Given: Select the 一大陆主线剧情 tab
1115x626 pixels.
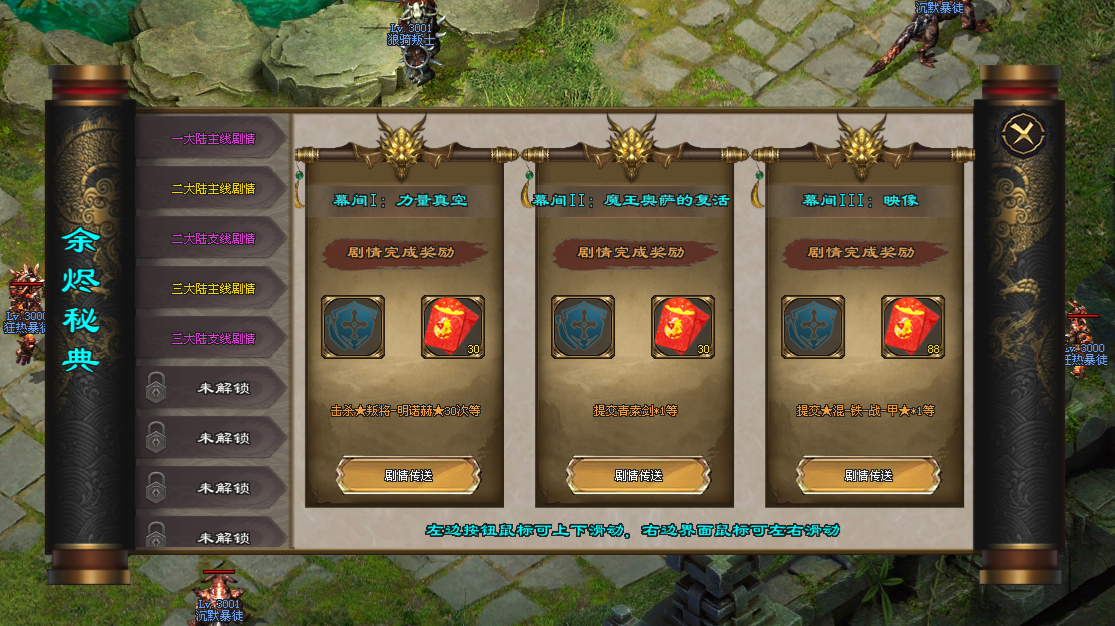Looking at the screenshot, I should pos(212,139).
